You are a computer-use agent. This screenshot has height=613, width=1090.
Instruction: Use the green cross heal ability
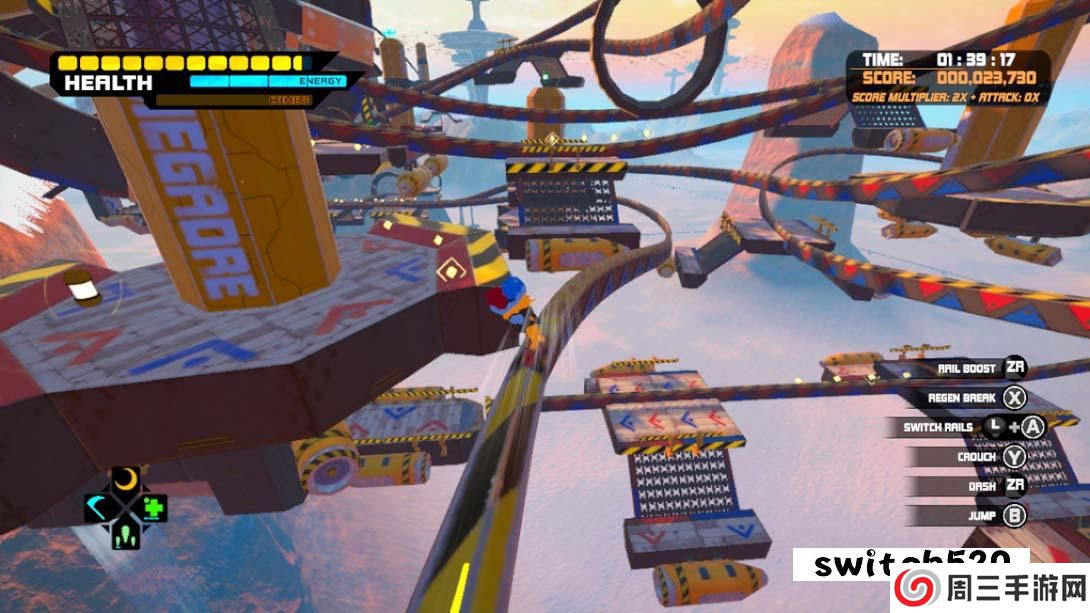152,508
